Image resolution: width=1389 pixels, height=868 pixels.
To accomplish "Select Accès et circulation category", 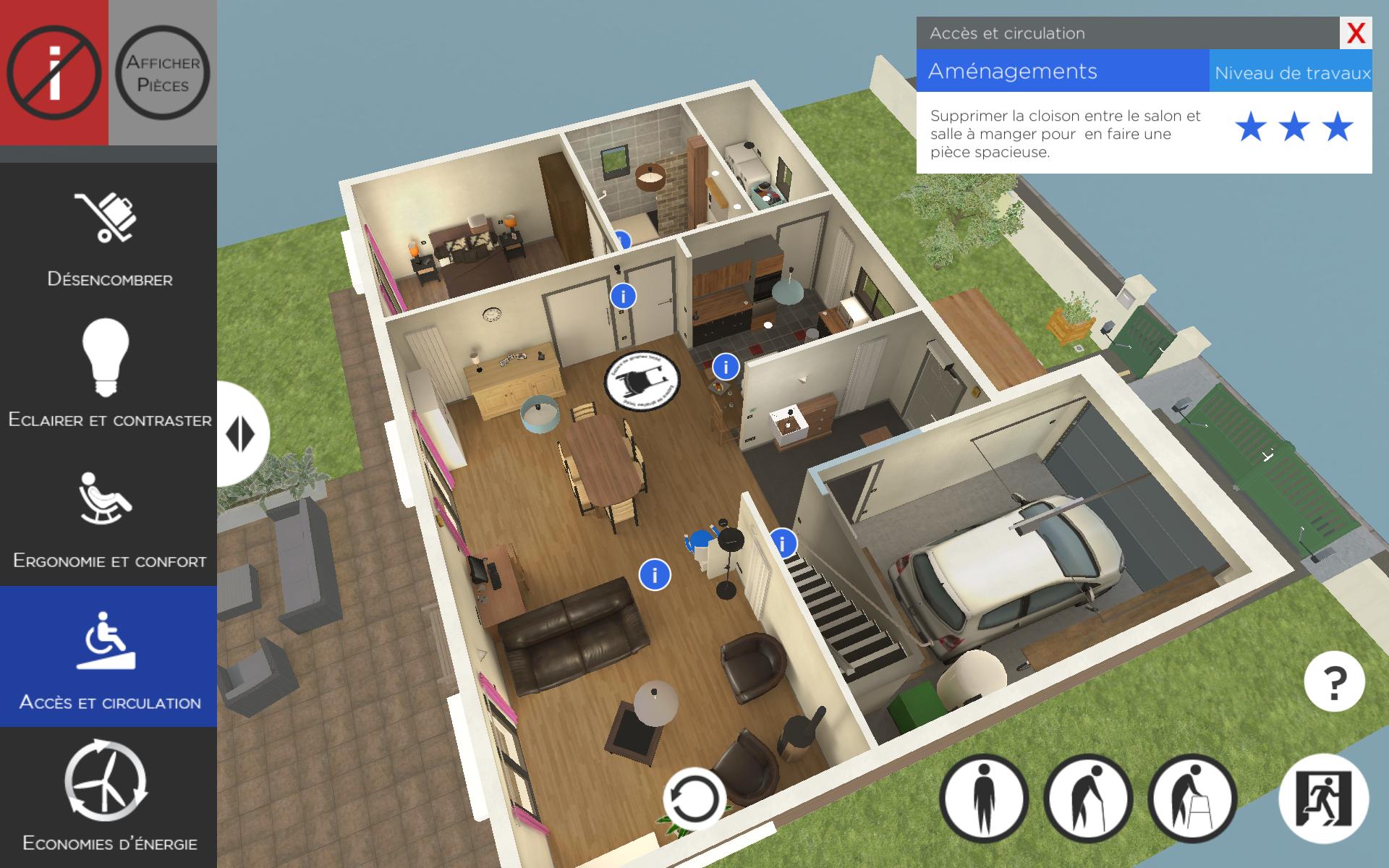I will pos(109,656).
